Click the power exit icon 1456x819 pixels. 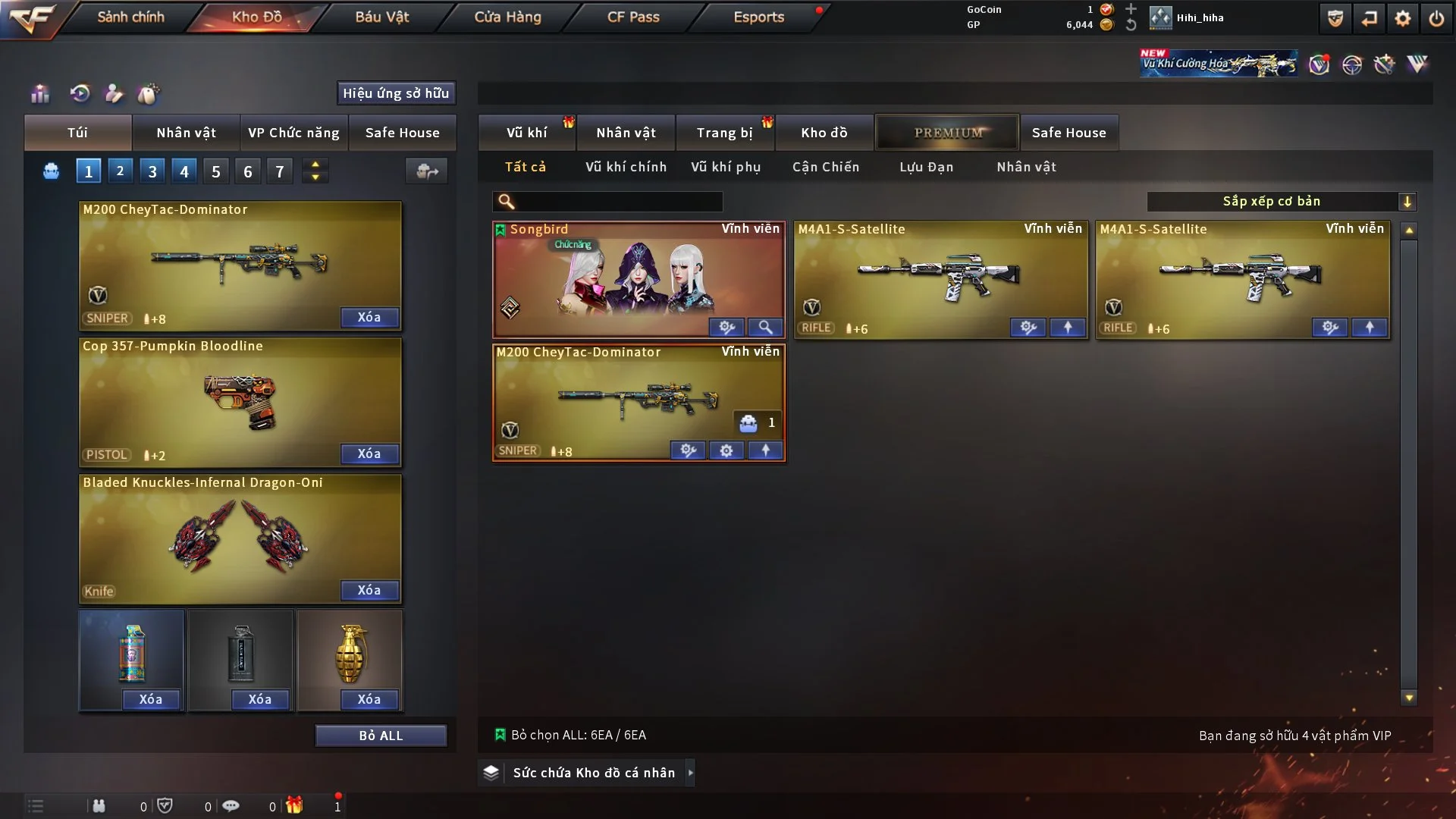click(x=1436, y=18)
